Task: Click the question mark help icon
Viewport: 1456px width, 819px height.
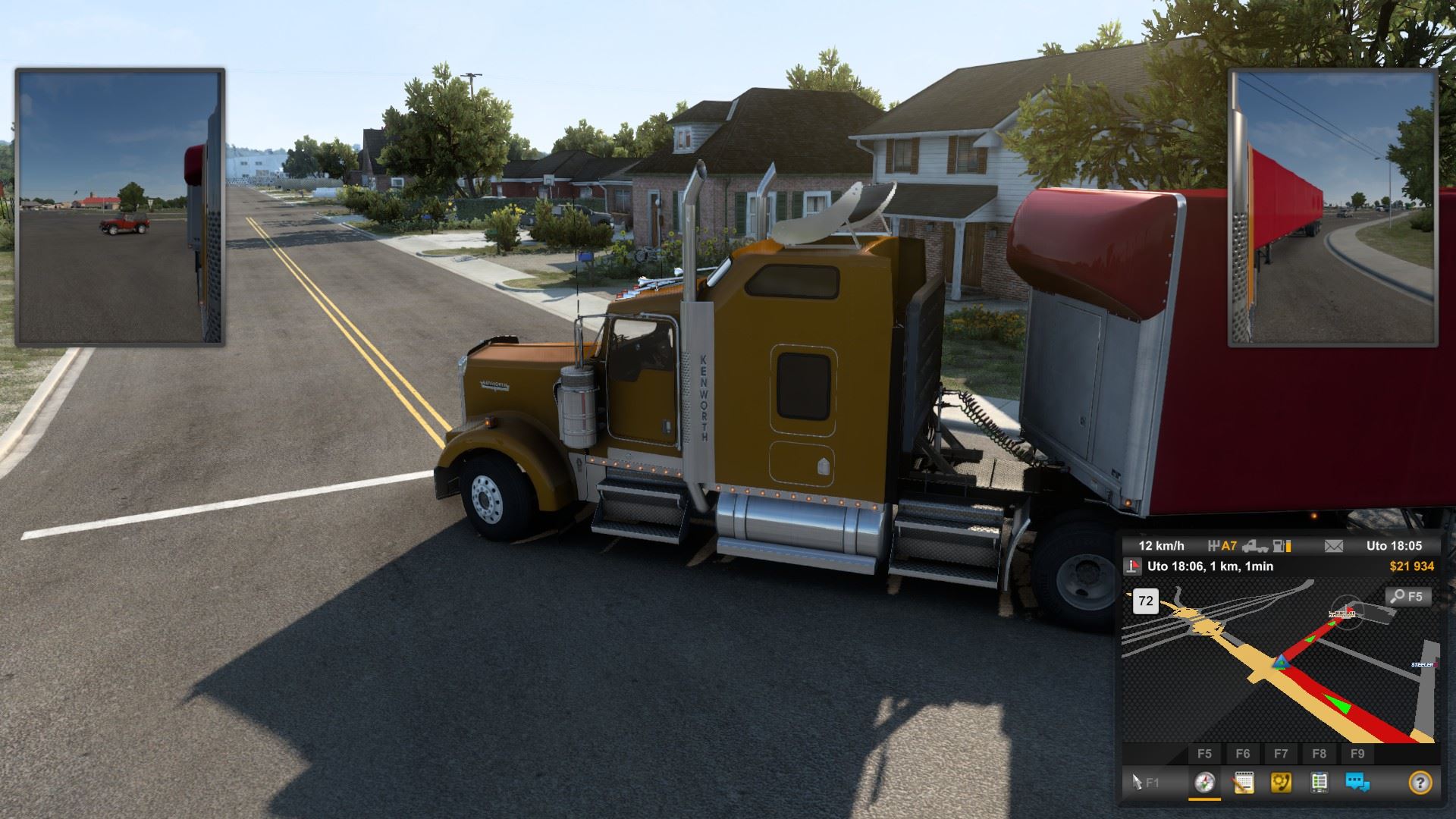Action: click(x=1420, y=782)
